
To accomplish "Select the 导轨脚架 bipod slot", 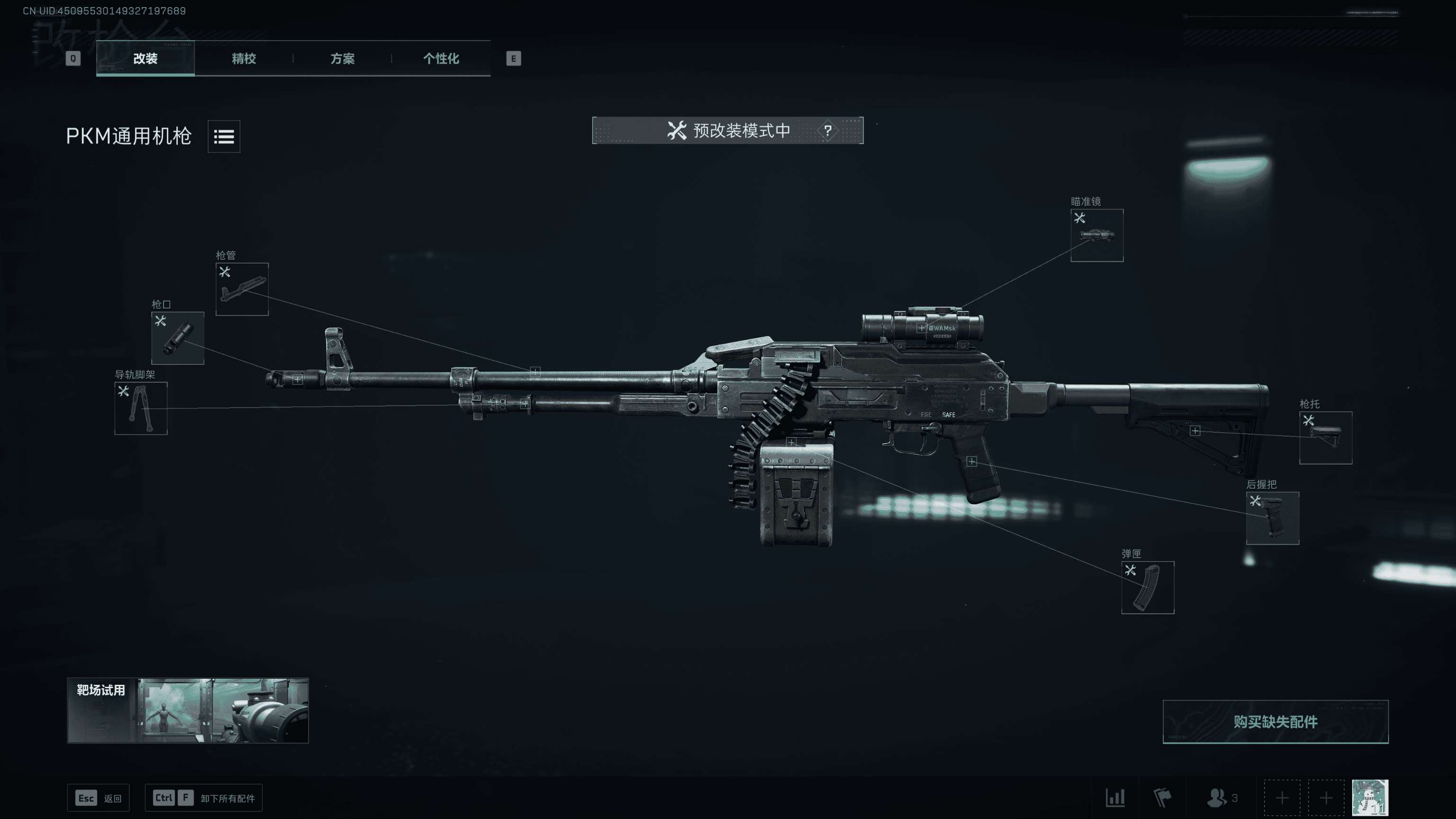I will 141,408.
